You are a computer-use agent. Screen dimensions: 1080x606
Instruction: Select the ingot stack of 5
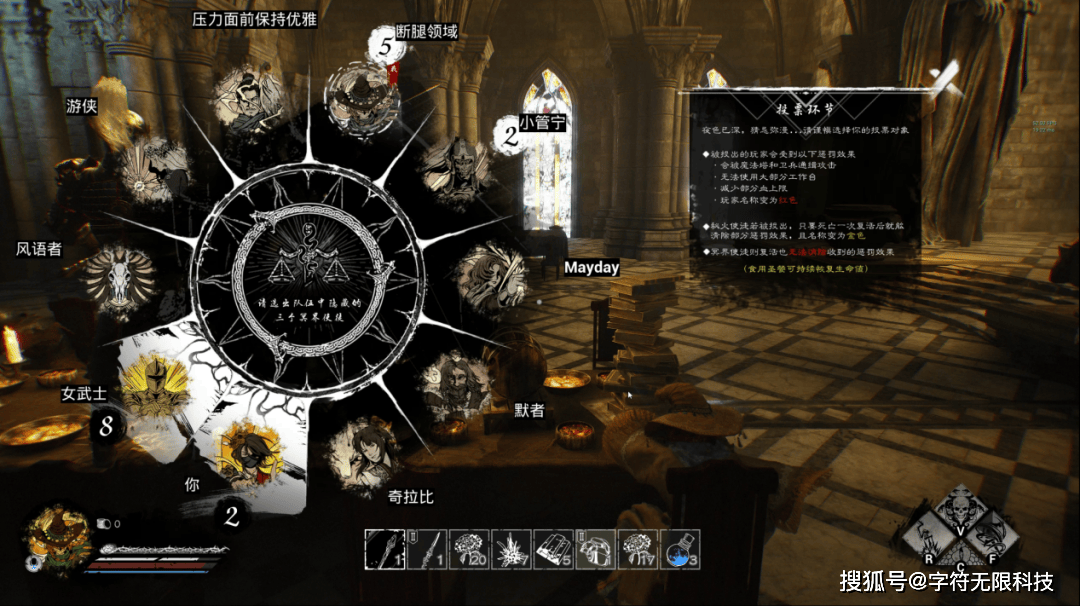pos(555,549)
